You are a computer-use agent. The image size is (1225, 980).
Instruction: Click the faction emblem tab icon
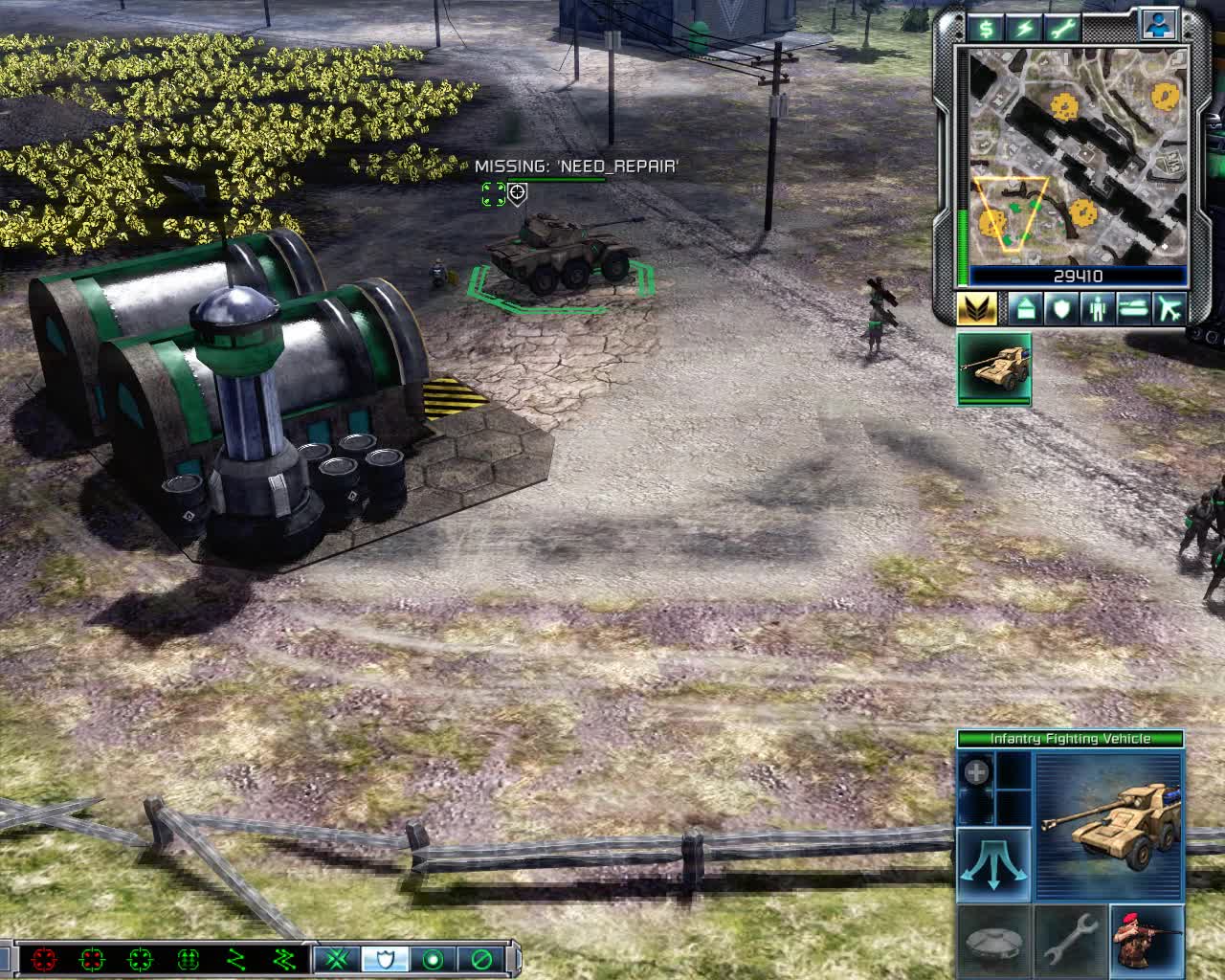pos(978,309)
